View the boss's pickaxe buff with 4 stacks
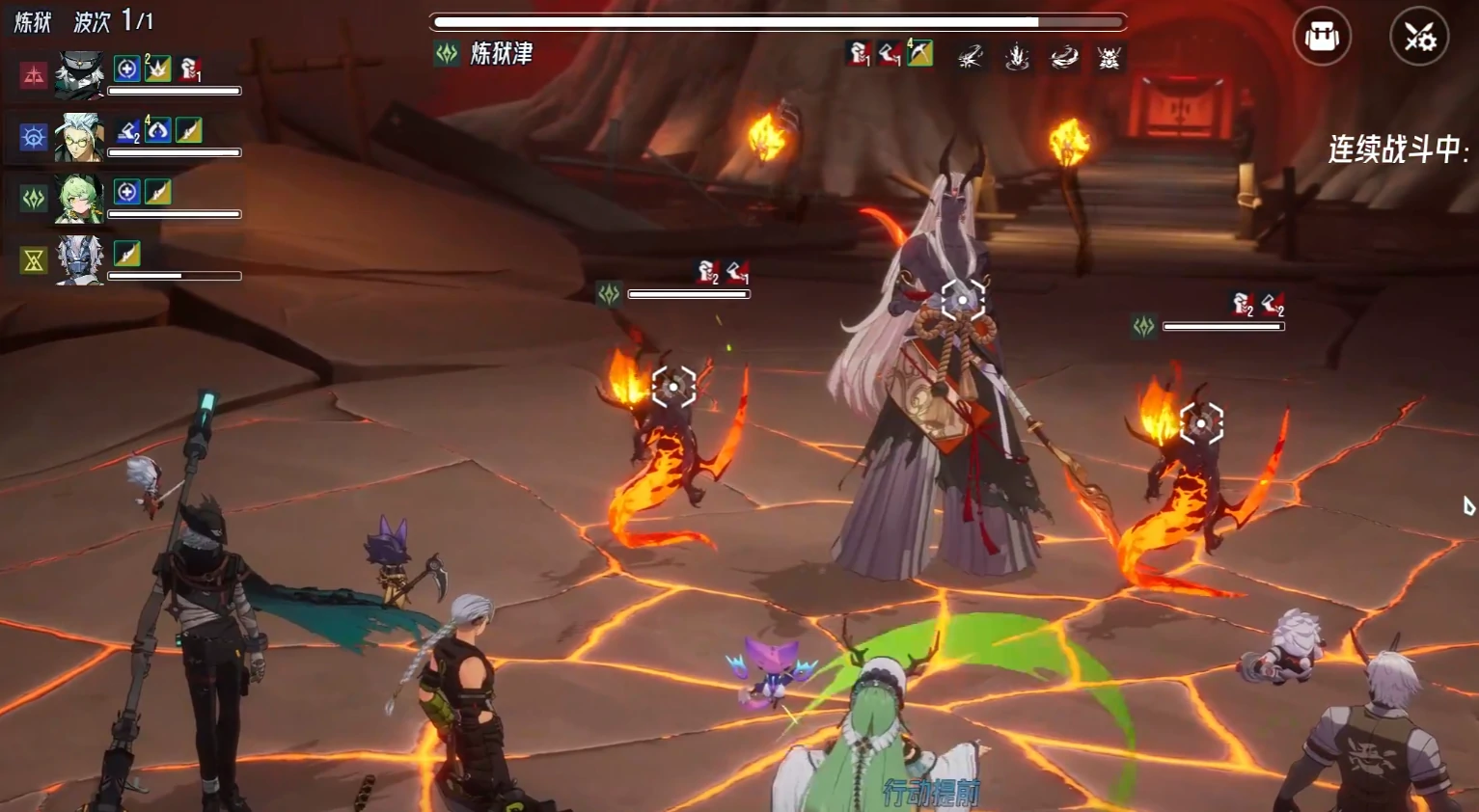 920,53
